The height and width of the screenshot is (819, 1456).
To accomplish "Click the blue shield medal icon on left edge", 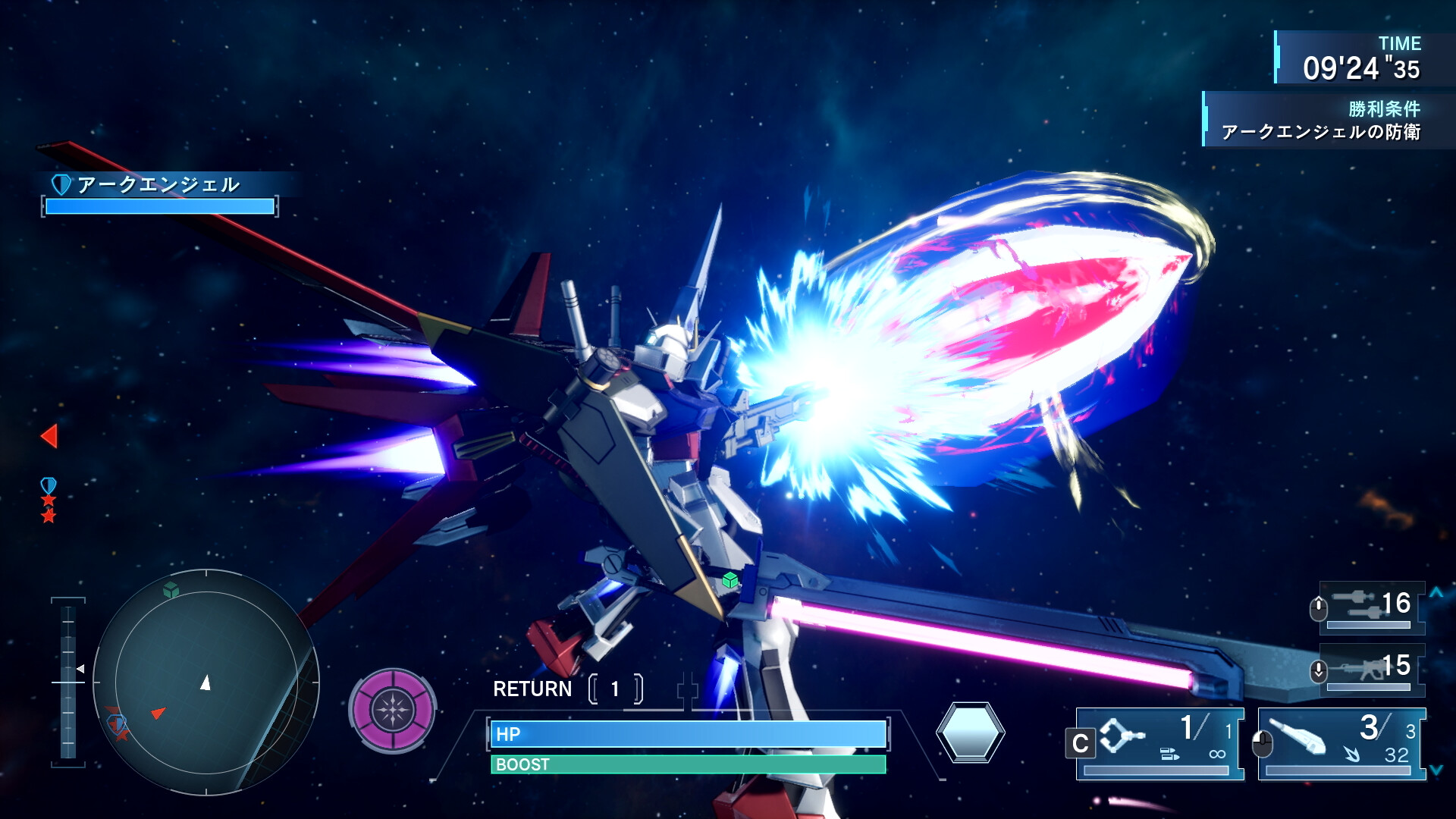I will [x=48, y=483].
